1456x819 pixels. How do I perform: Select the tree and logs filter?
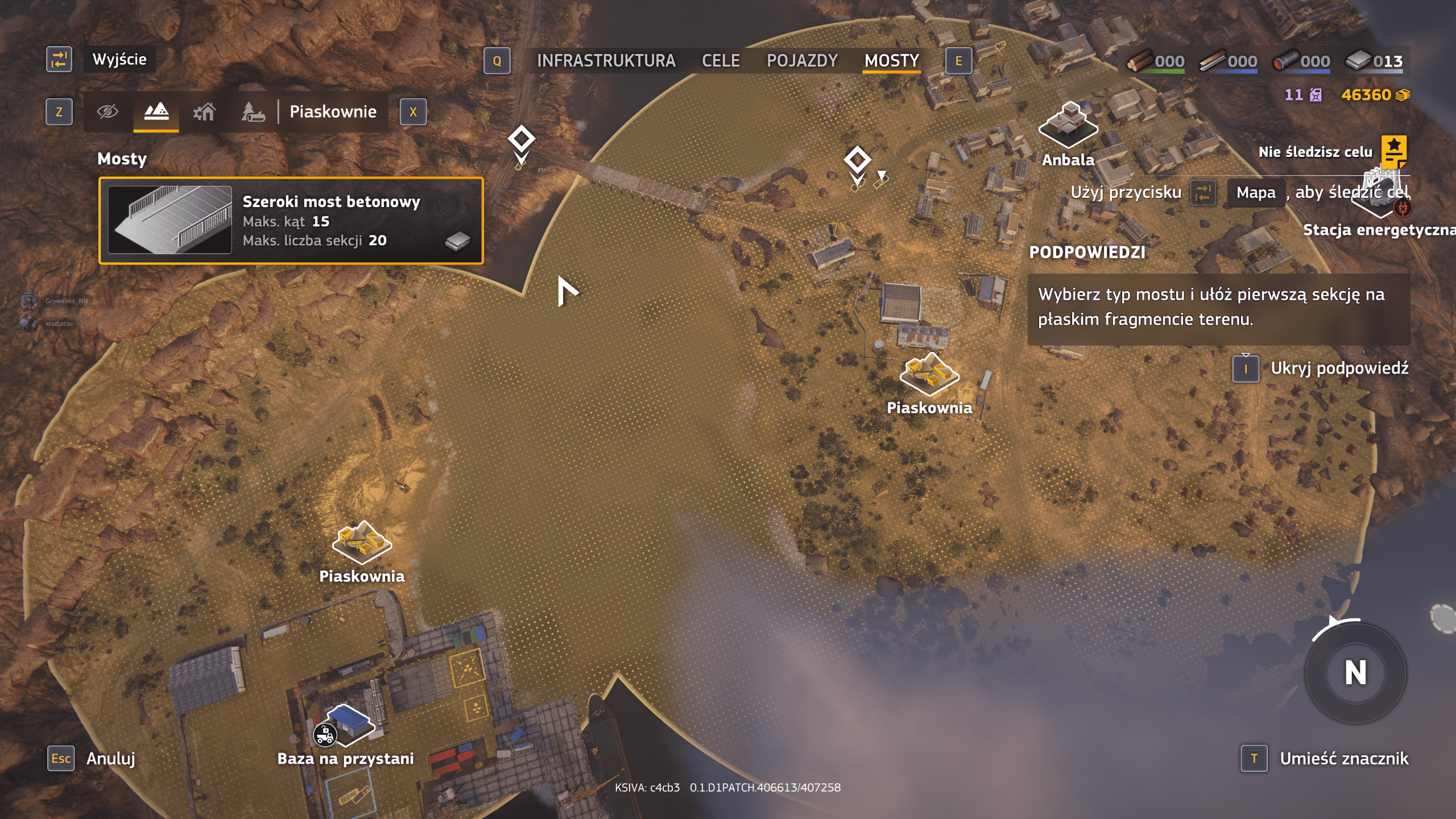point(253,111)
